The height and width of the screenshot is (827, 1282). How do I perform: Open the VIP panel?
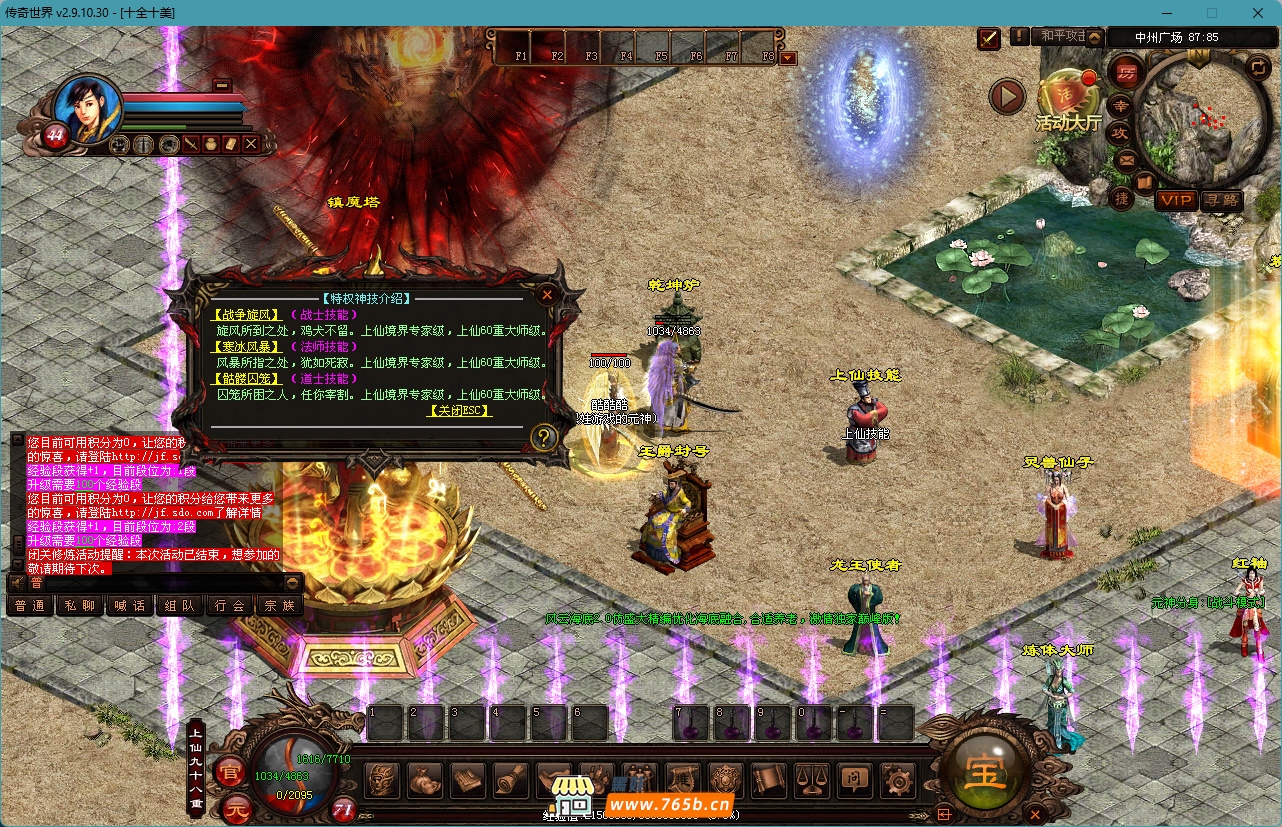(x=1176, y=200)
